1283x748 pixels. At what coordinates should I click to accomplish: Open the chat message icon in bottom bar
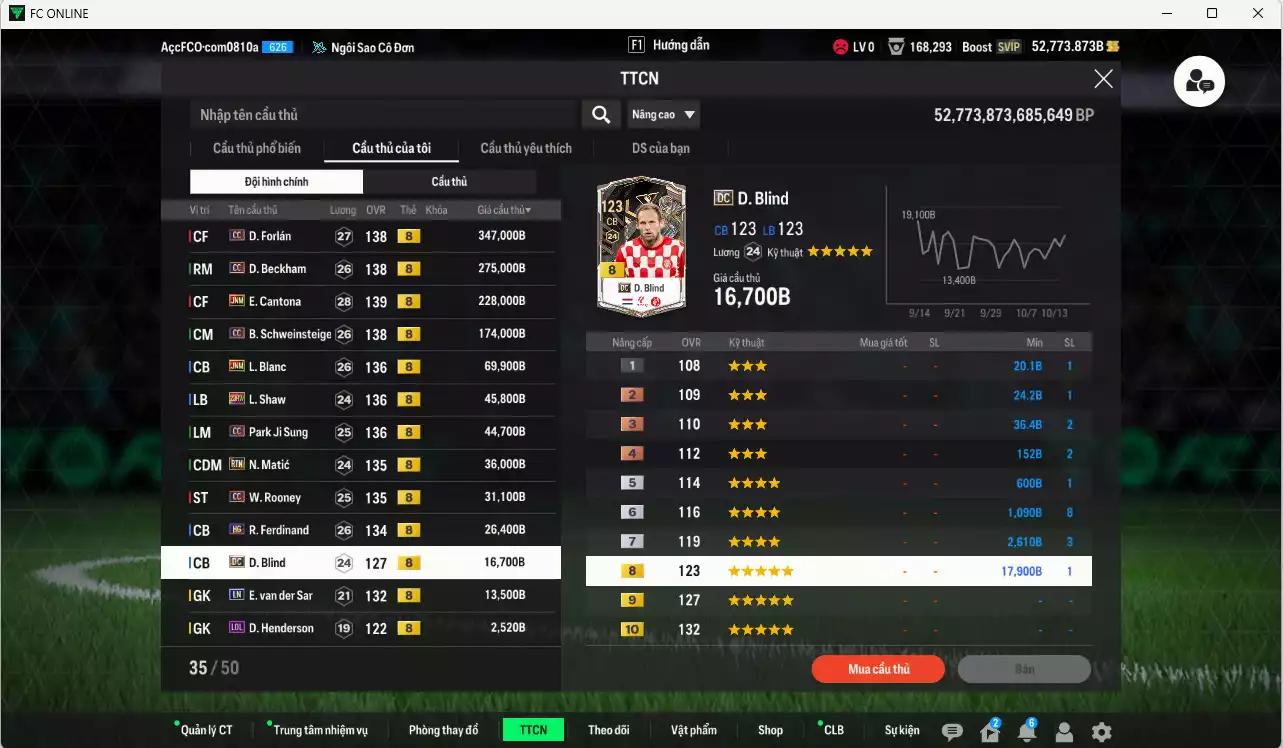(x=952, y=731)
